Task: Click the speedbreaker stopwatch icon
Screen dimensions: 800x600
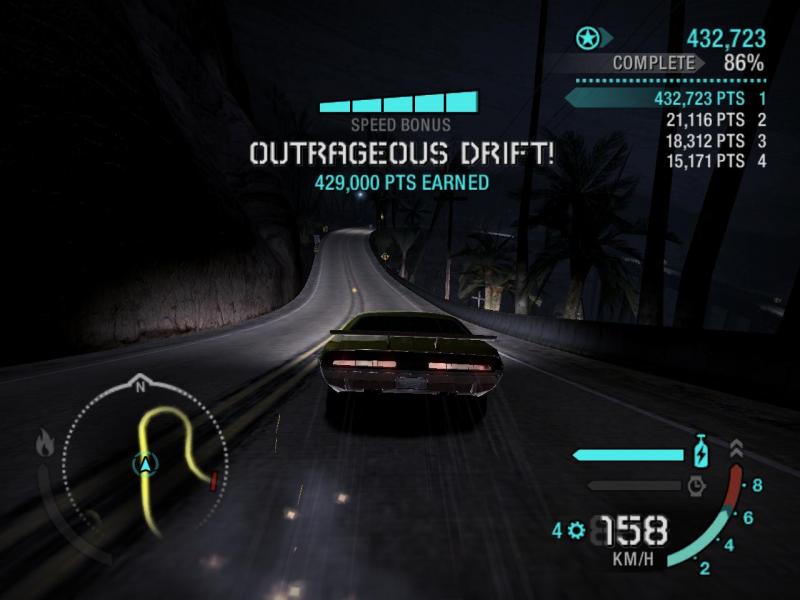Action: (697, 486)
